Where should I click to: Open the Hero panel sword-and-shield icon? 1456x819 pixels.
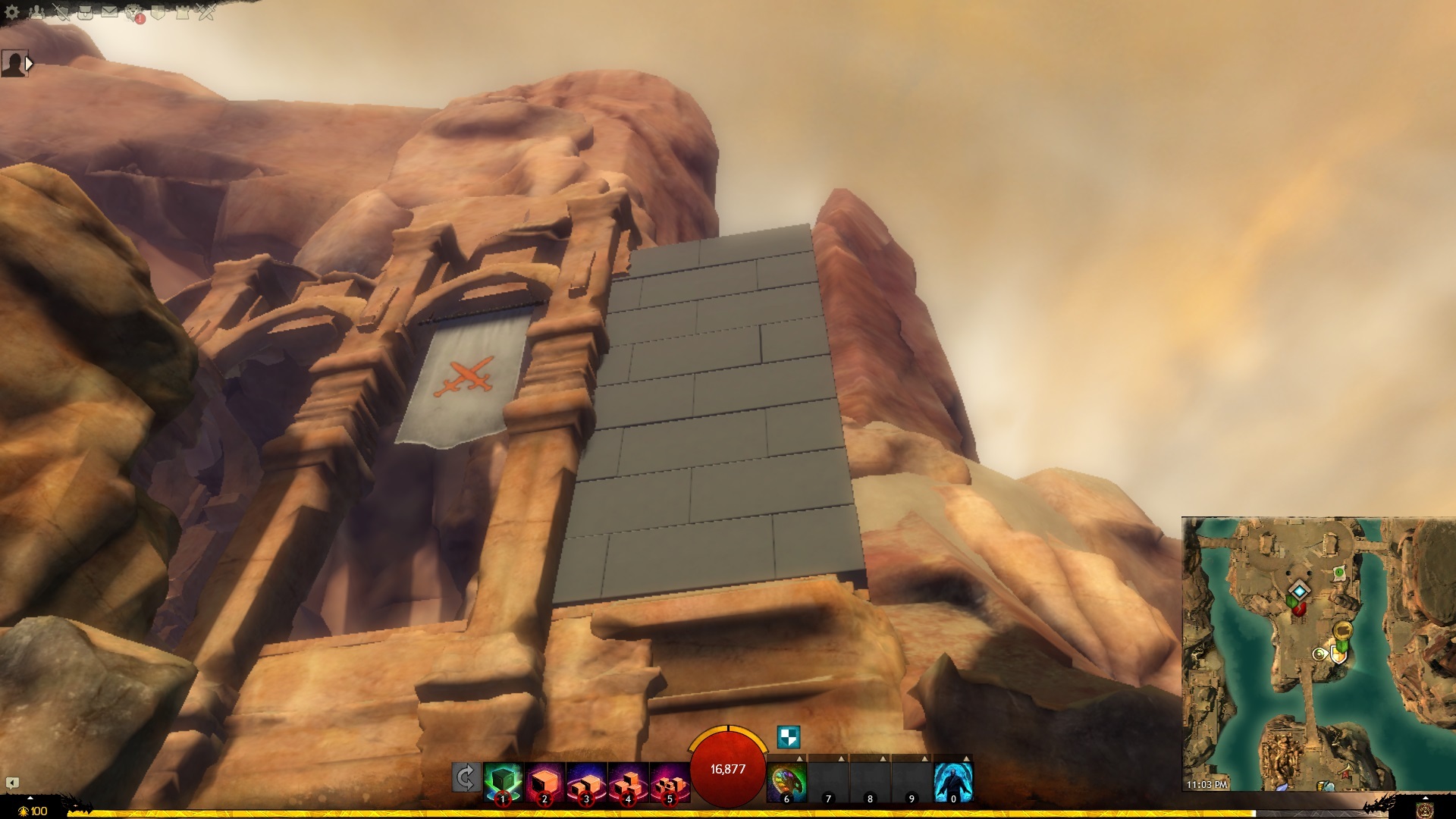click(61, 12)
